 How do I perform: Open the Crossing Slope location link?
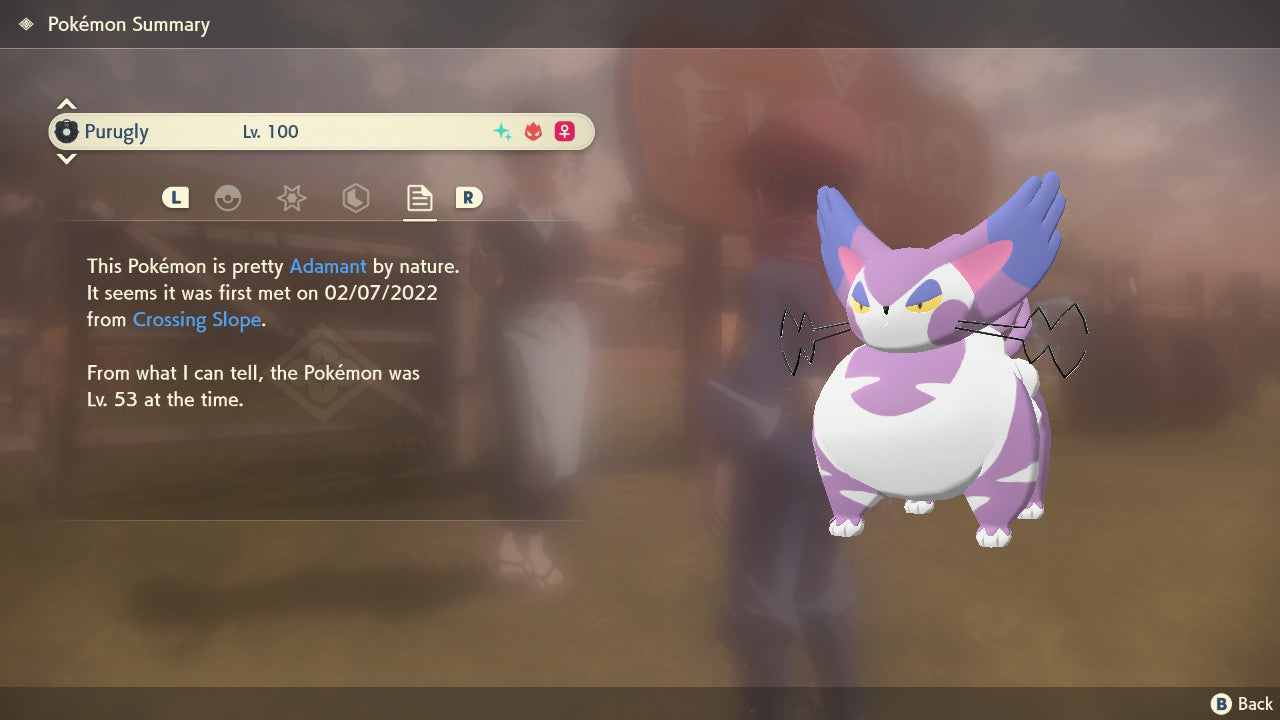click(196, 319)
